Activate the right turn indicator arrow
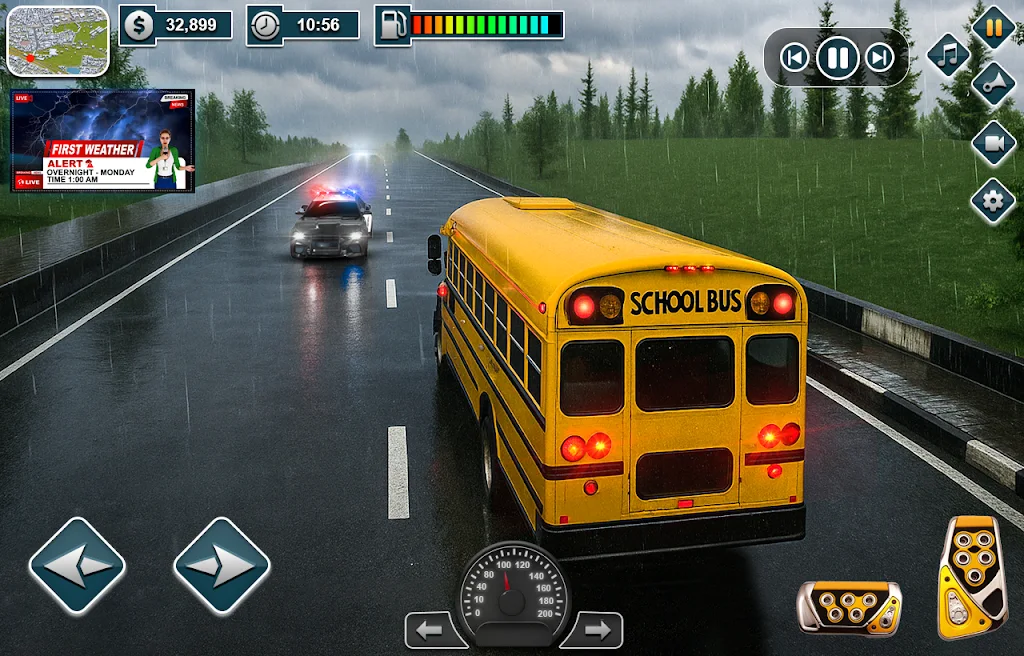The height and width of the screenshot is (656, 1024). pyautogui.click(x=595, y=631)
